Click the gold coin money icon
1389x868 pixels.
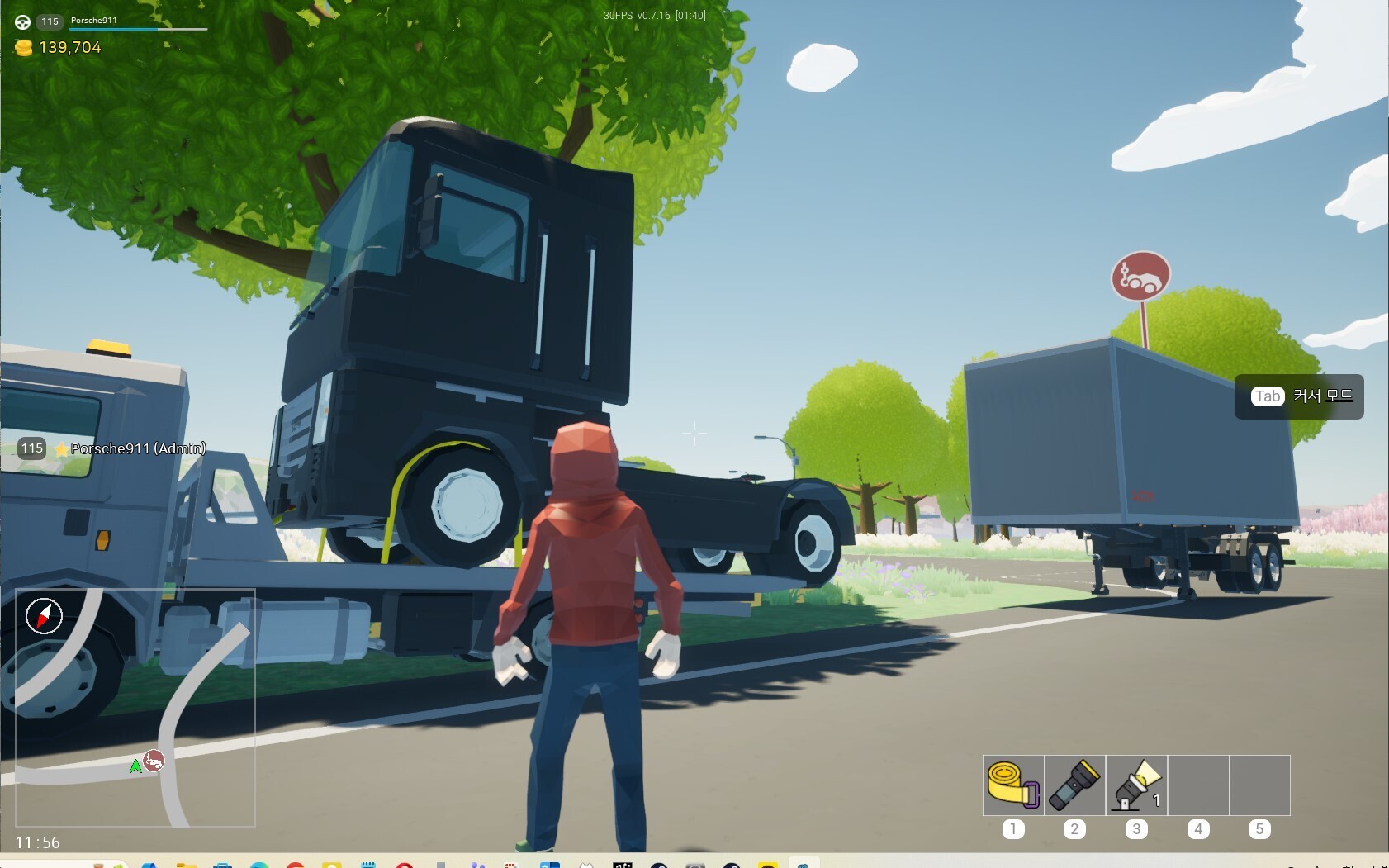tap(24, 48)
